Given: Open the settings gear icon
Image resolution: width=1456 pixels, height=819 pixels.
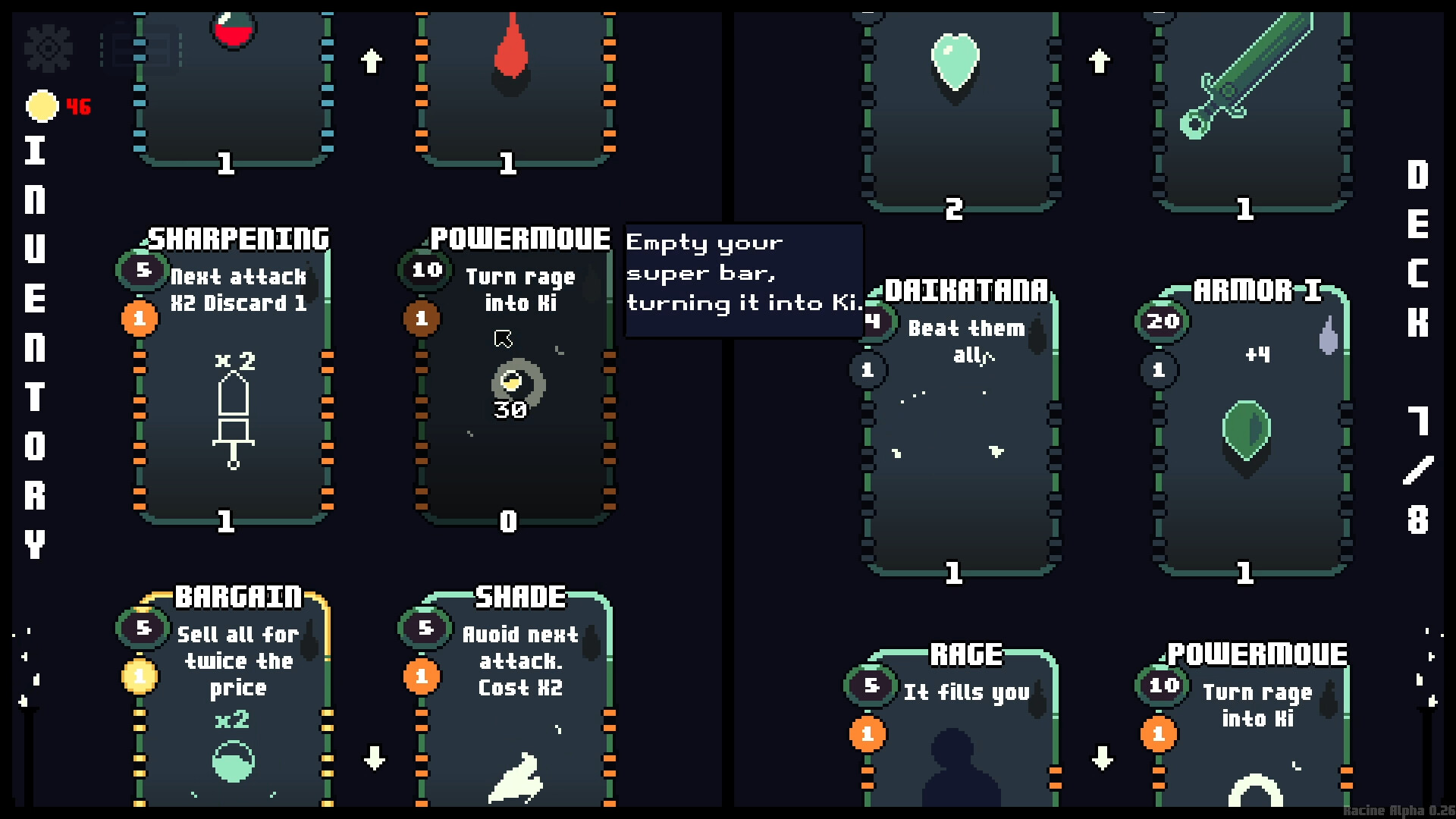Looking at the screenshot, I should 49,49.
